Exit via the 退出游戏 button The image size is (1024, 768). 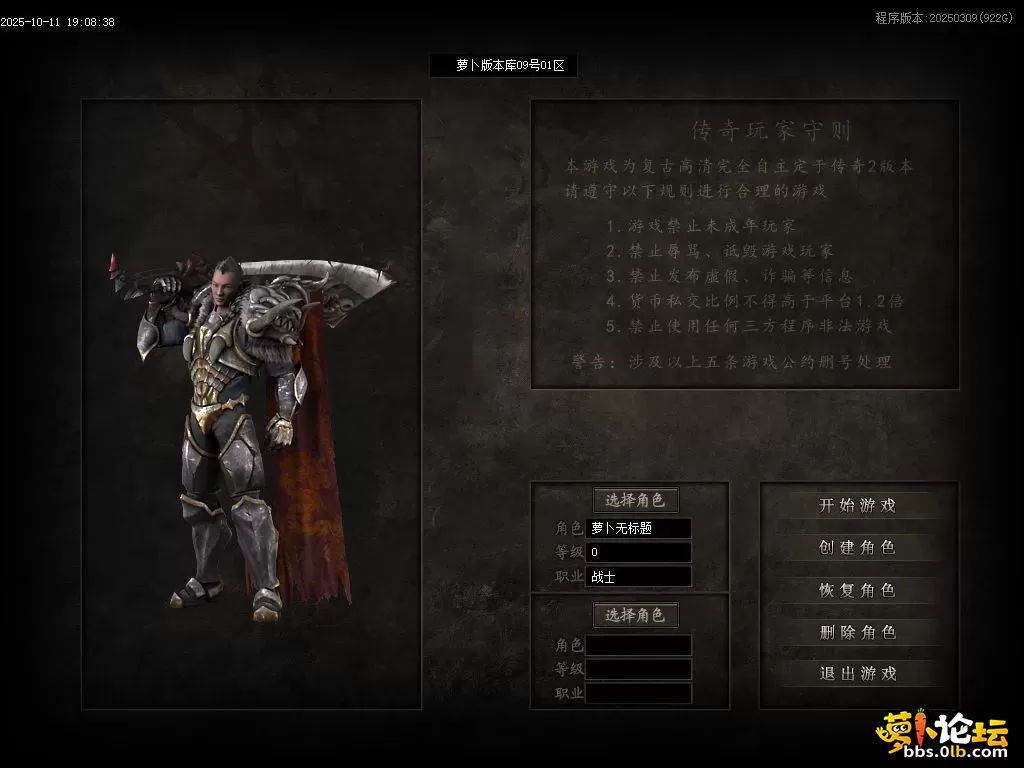click(858, 674)
